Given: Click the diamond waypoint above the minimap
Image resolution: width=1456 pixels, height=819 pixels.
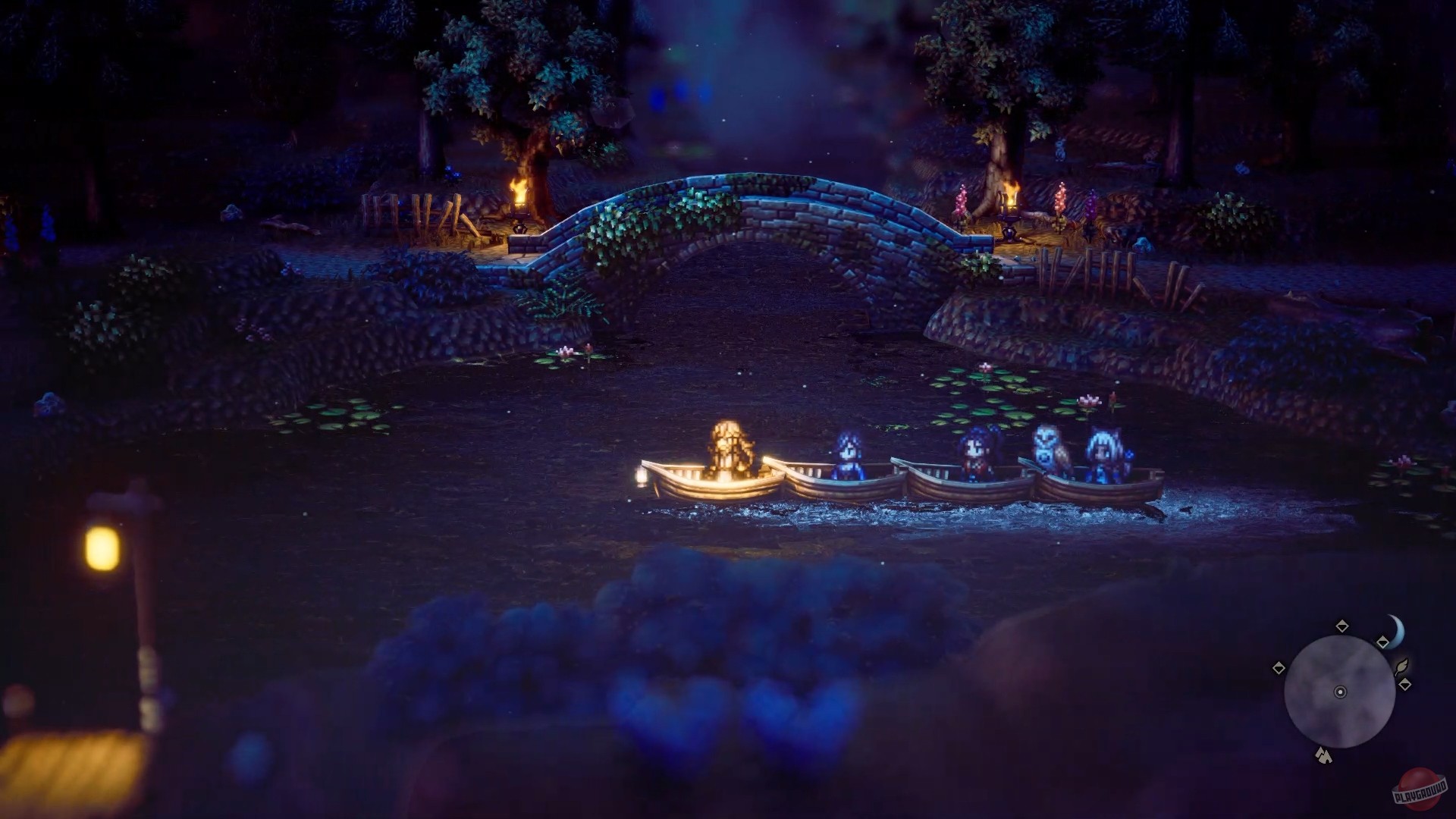Looking at the screenshot, I should coord(1342,626).
